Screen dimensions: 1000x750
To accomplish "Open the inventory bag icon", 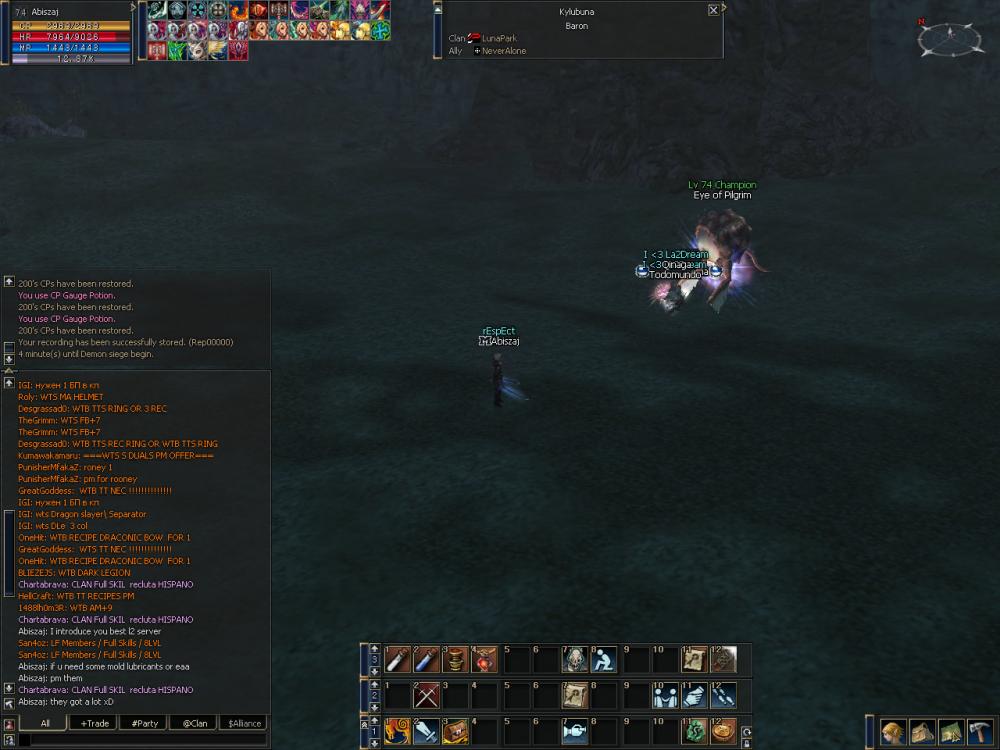I will (x=922, y=731).
